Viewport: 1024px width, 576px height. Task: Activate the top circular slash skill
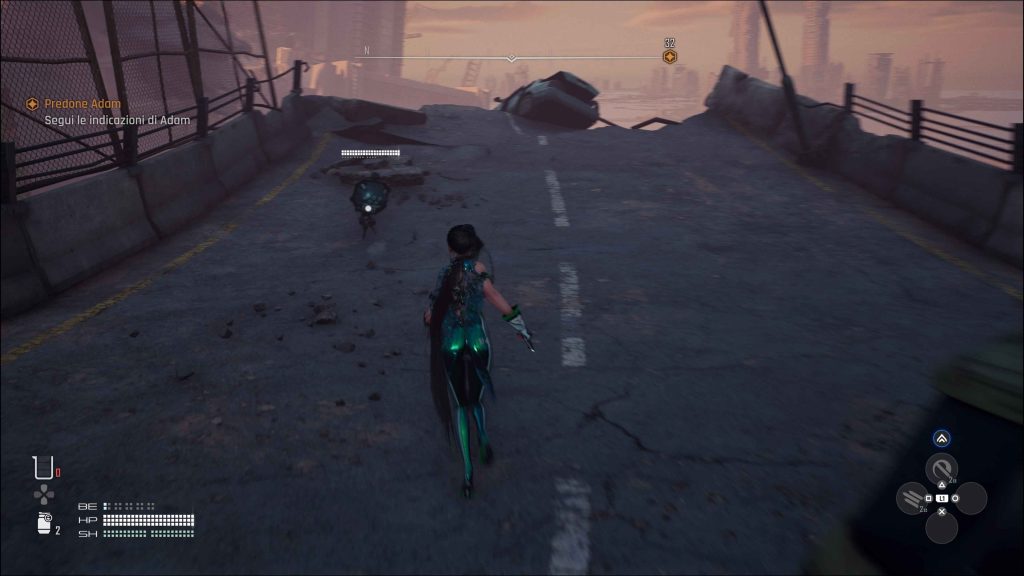click(x=941, y=468)
